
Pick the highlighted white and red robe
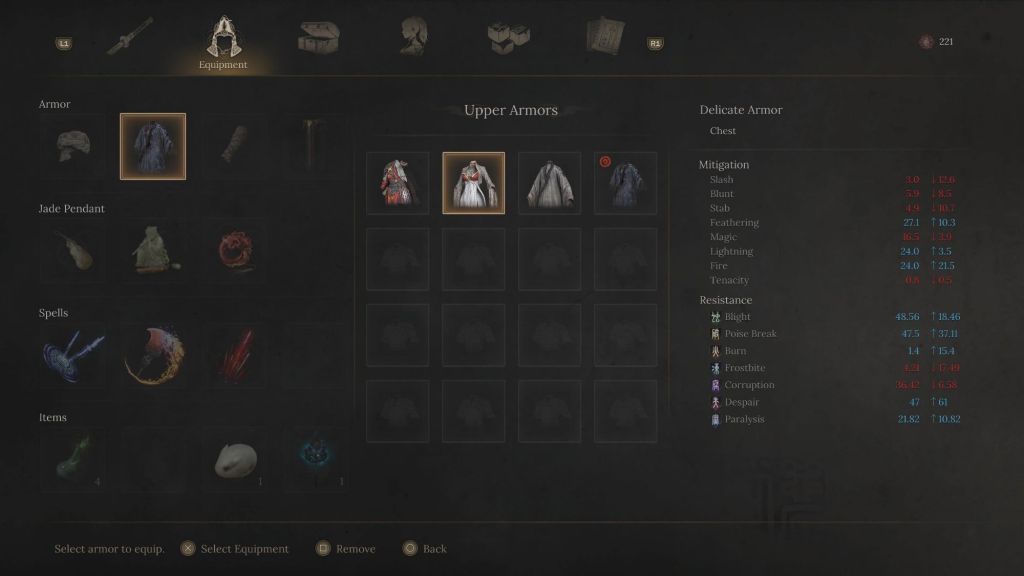474,183
